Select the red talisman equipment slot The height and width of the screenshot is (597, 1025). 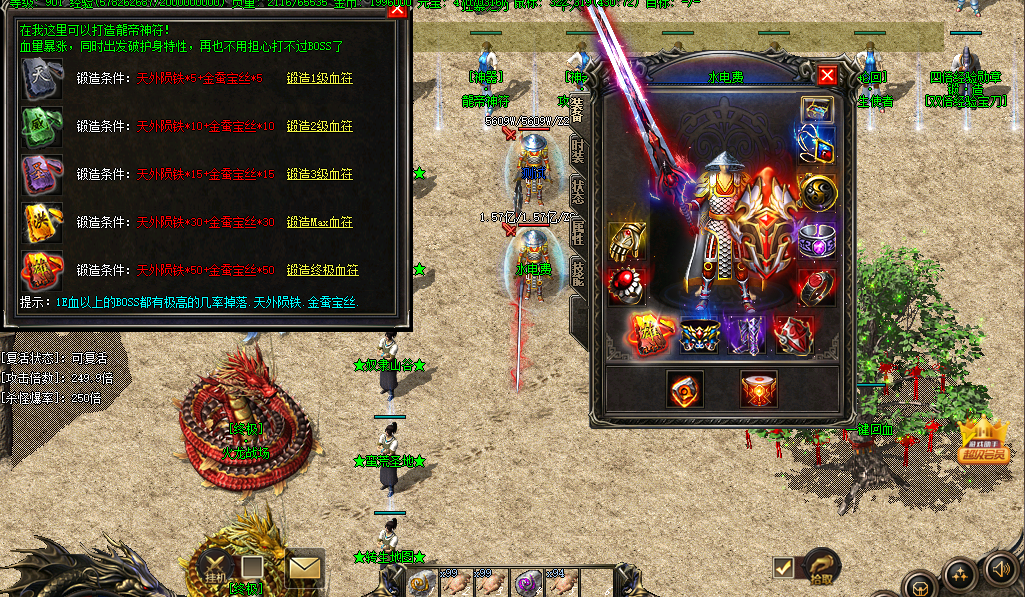click(x=651, y=335)
